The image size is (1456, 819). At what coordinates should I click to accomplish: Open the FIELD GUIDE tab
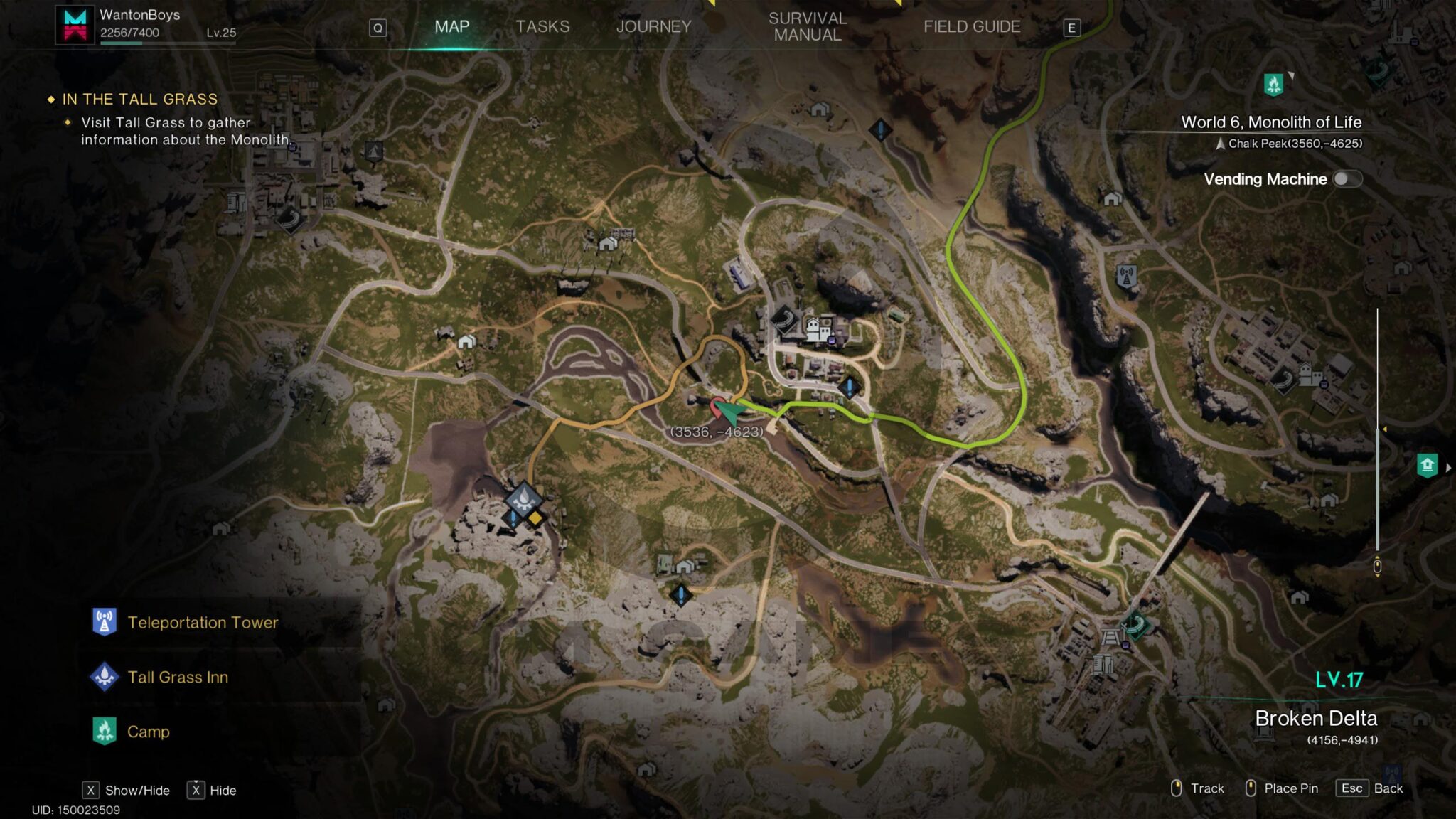point(972,26)
